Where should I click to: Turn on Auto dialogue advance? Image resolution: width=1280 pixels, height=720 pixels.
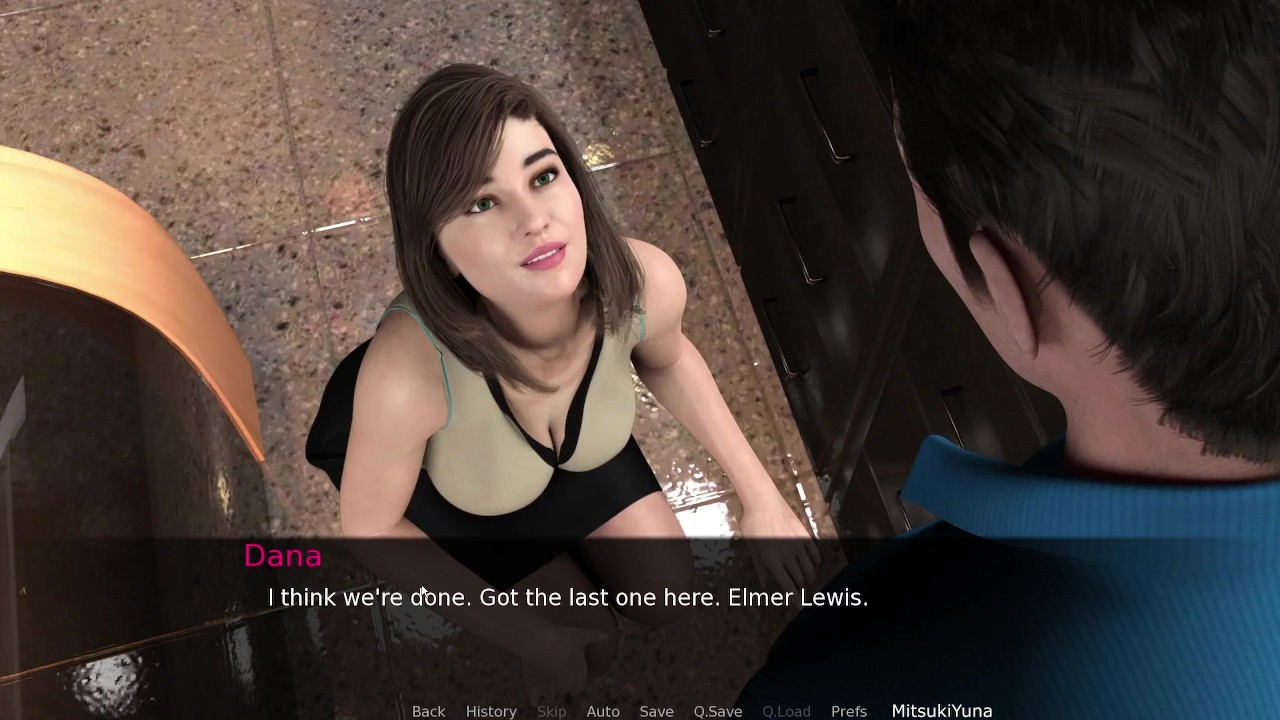[x=603, y=711]
